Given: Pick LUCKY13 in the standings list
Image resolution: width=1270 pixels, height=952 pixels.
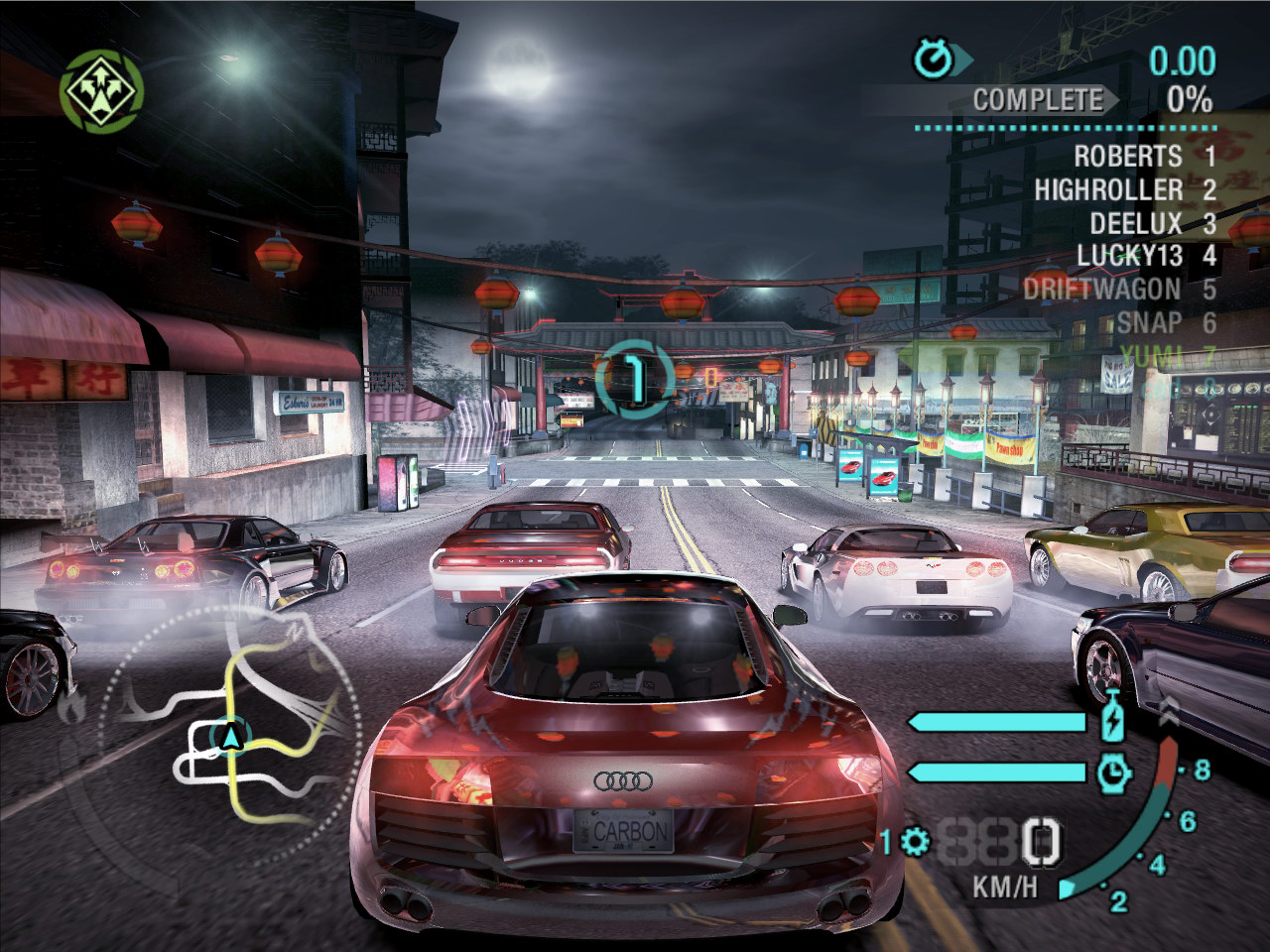Looking at the screenshot, I should point(1130,256).
